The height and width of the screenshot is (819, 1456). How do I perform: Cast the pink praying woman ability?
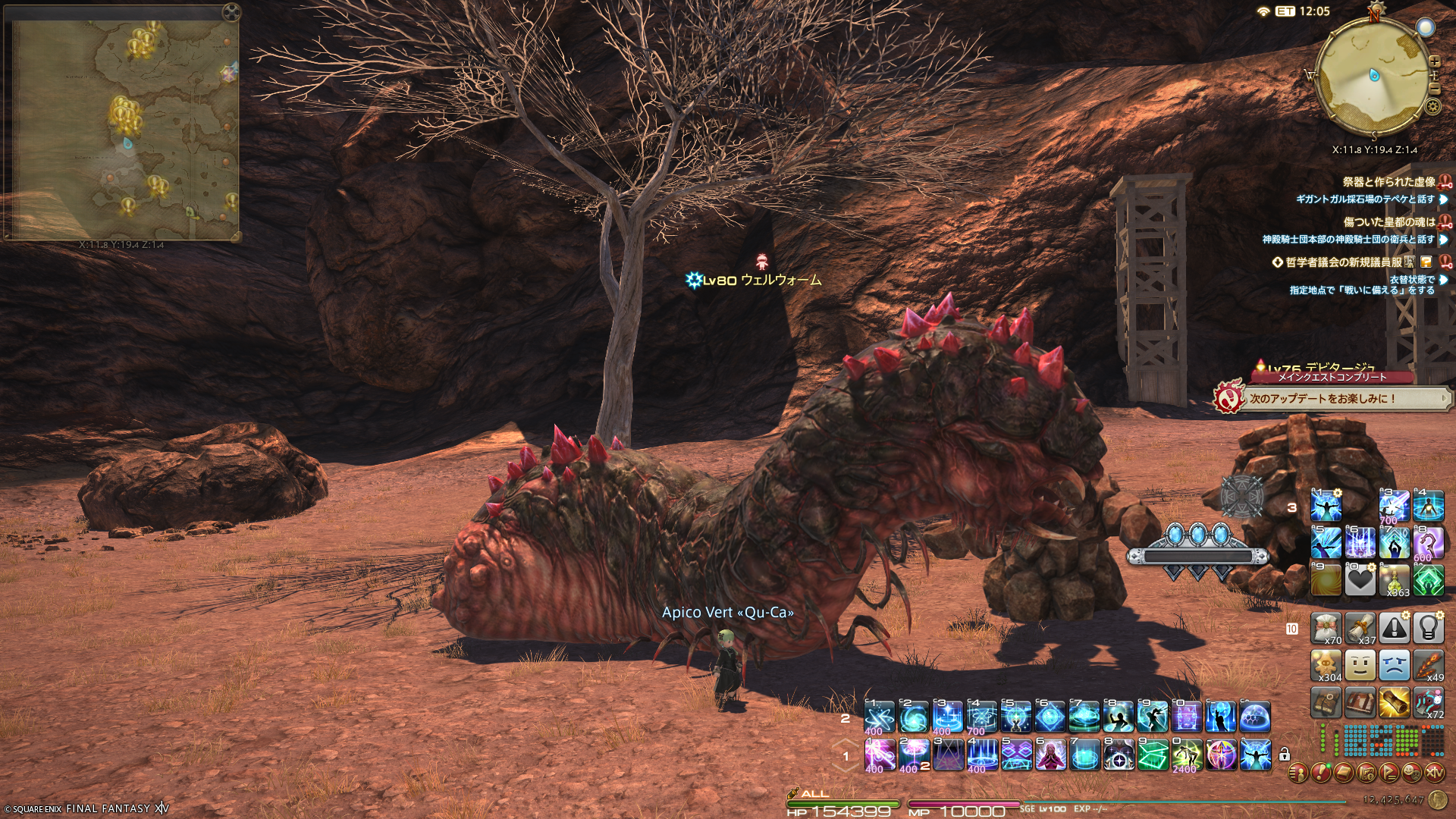point(1050,755)
